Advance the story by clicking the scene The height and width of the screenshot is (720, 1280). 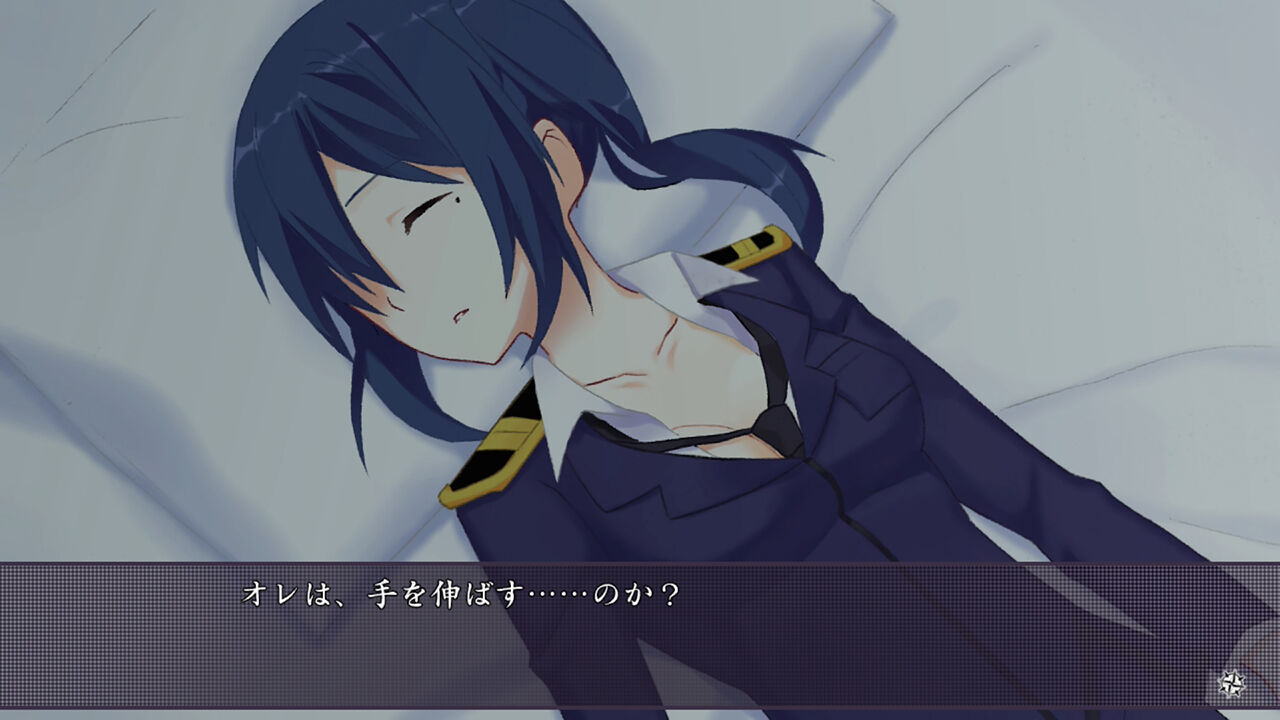(640, 300)
